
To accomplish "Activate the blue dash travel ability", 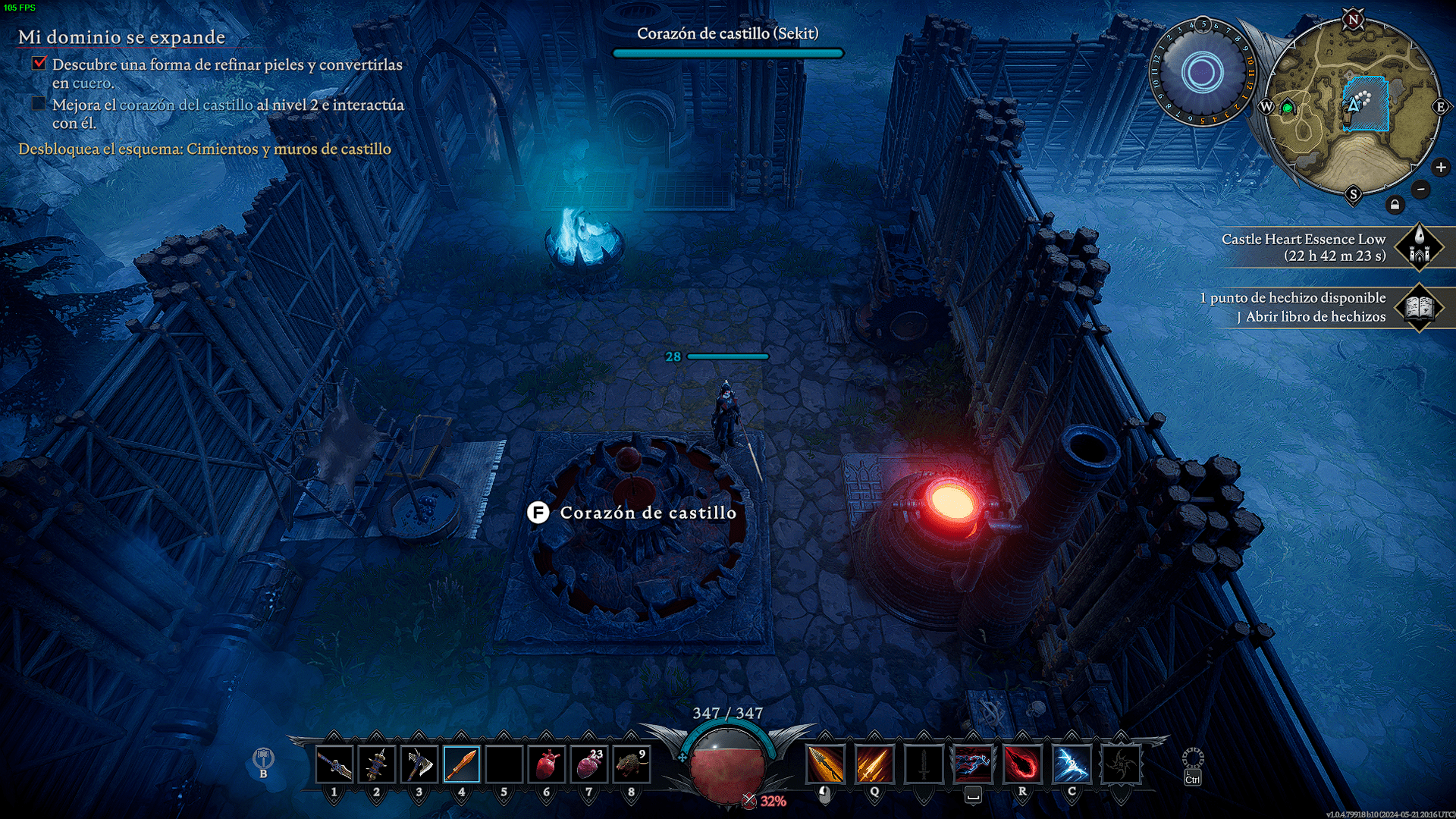I will (973, 764).
